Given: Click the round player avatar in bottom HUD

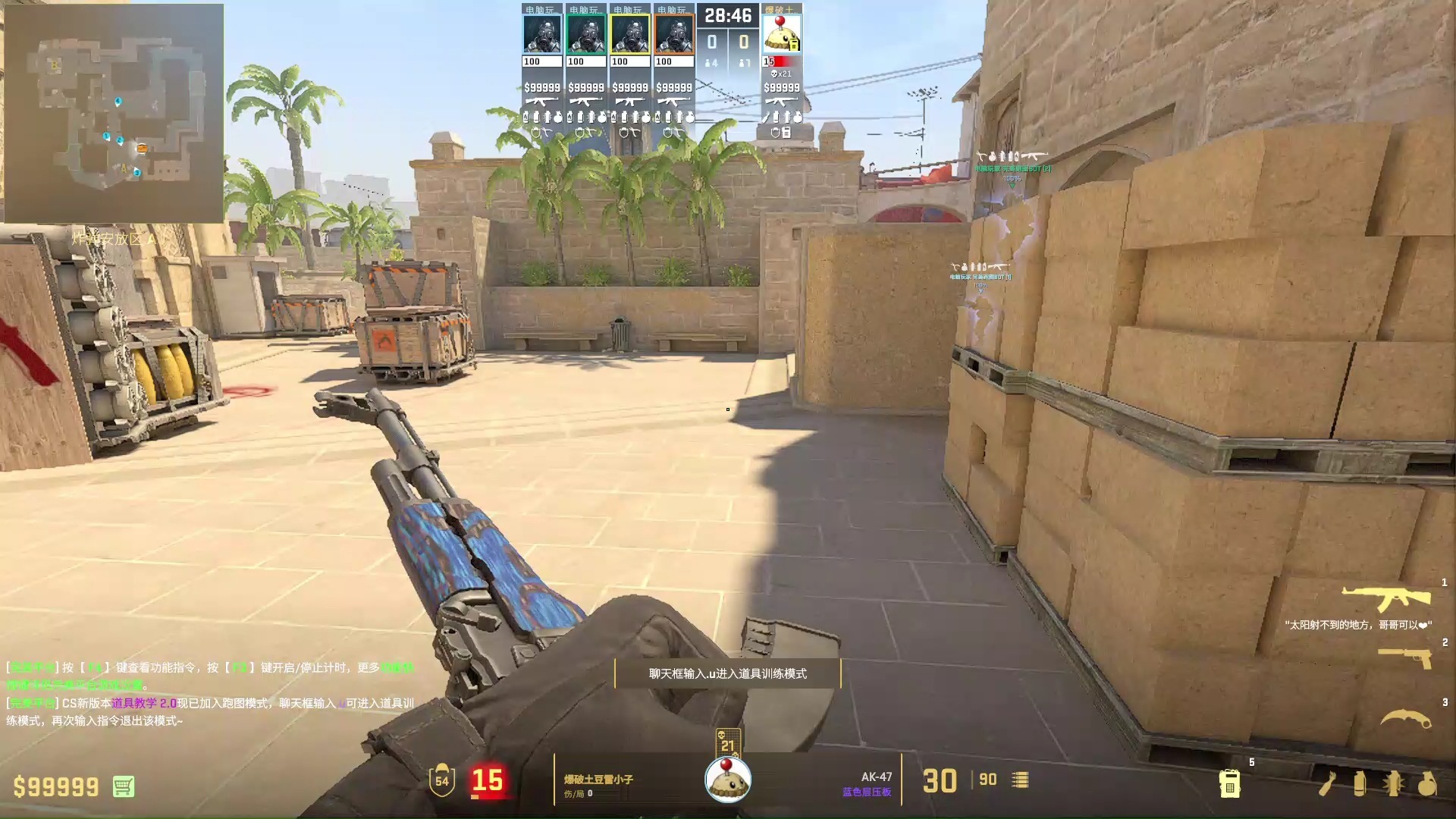Looking at the screenshot, I should pyautogui.click(x=728, y=779).
